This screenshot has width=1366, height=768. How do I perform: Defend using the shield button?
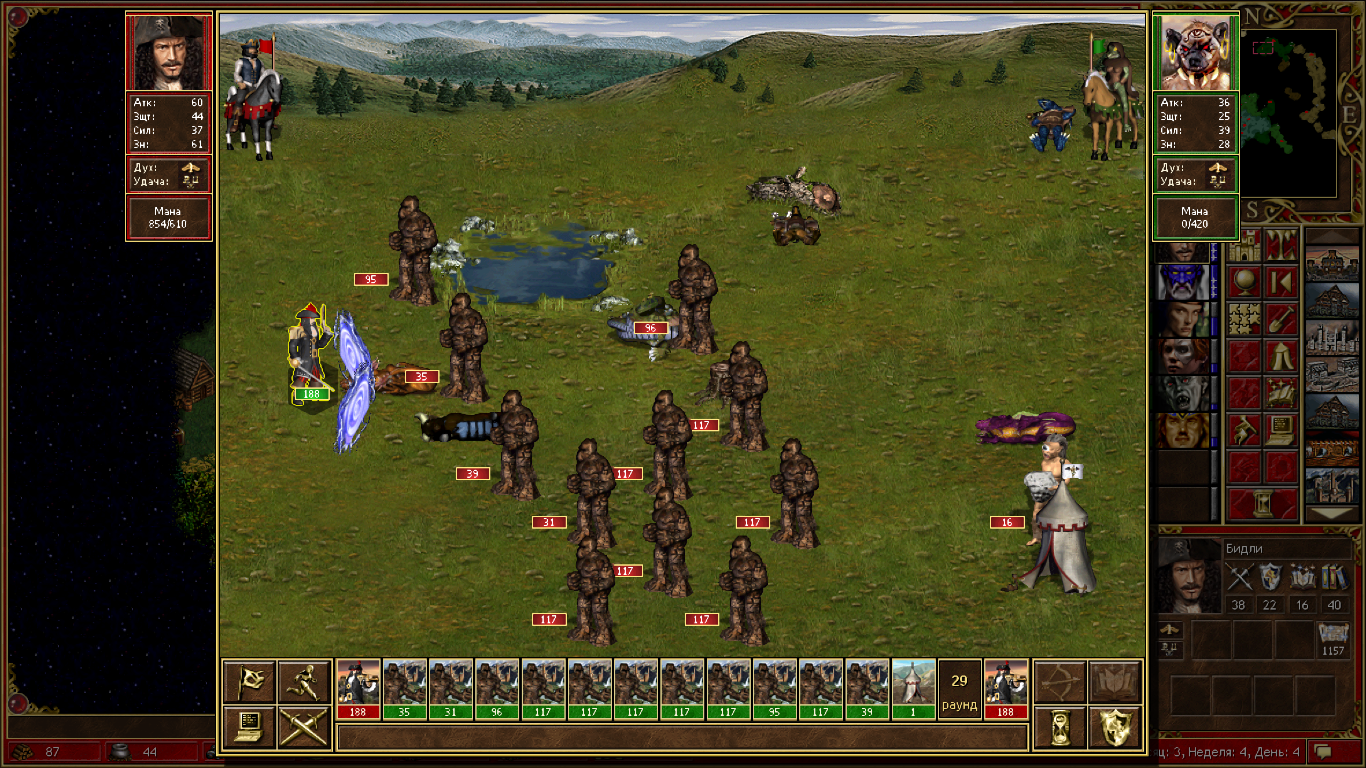tap(1114, 727)
